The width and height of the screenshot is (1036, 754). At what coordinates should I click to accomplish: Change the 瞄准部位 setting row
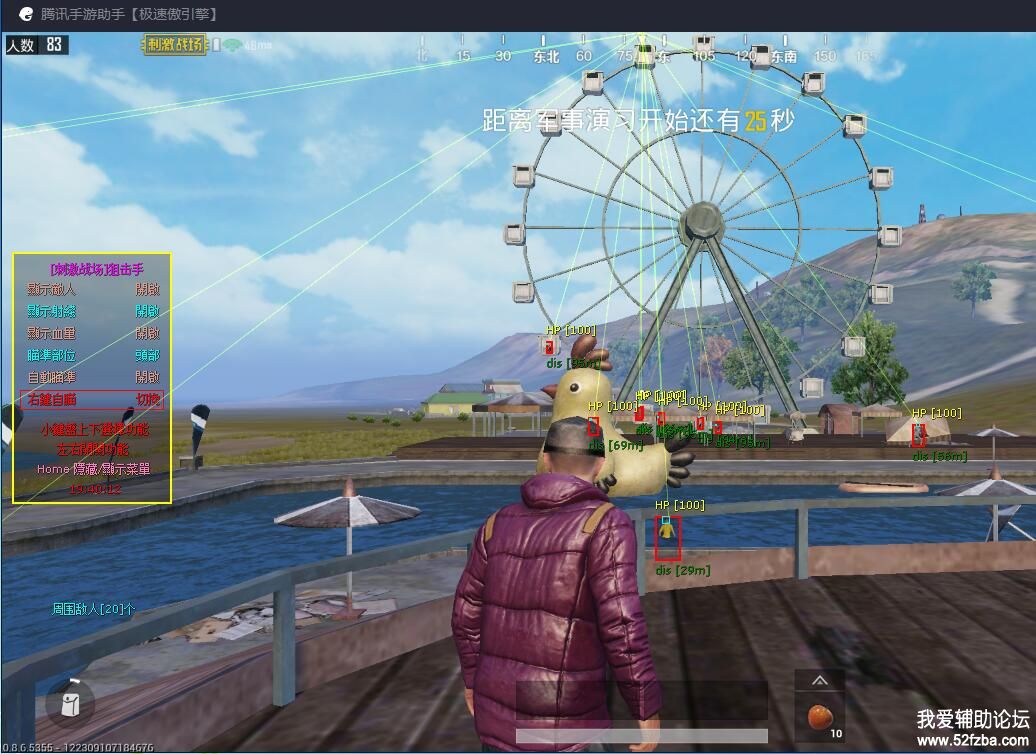coord(92,355)
